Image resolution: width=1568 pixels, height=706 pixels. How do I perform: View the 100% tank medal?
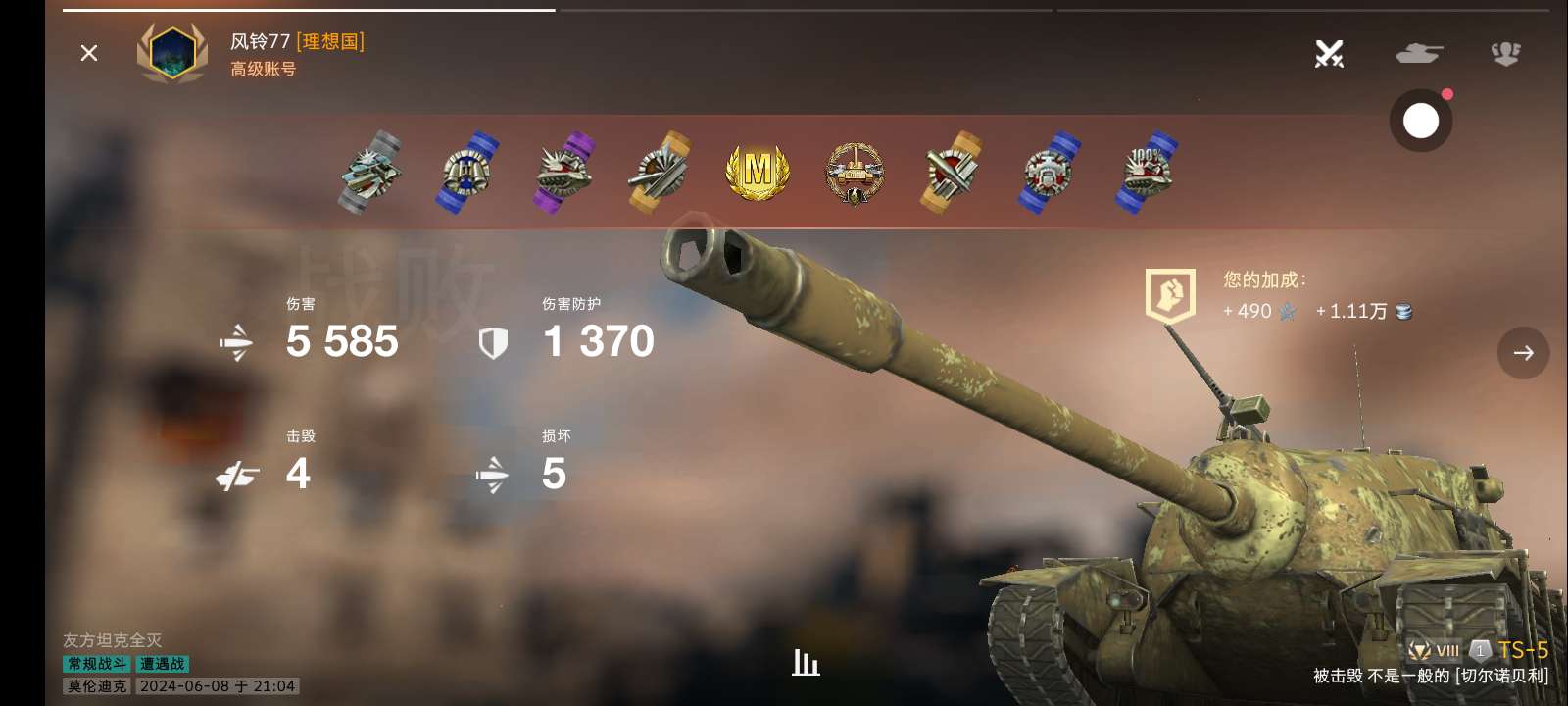coord(1147,172)
